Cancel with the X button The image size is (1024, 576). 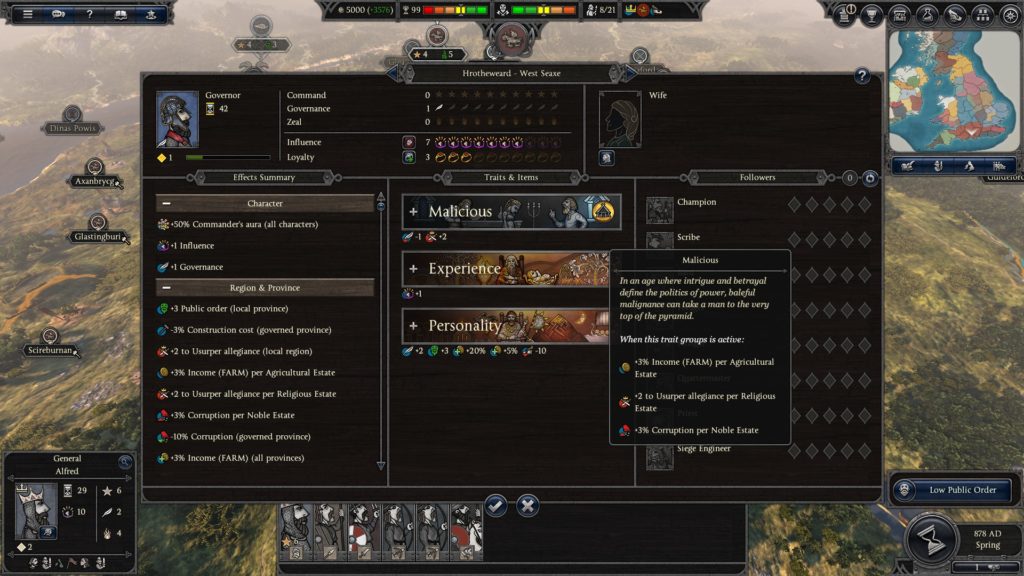(529, 505)
